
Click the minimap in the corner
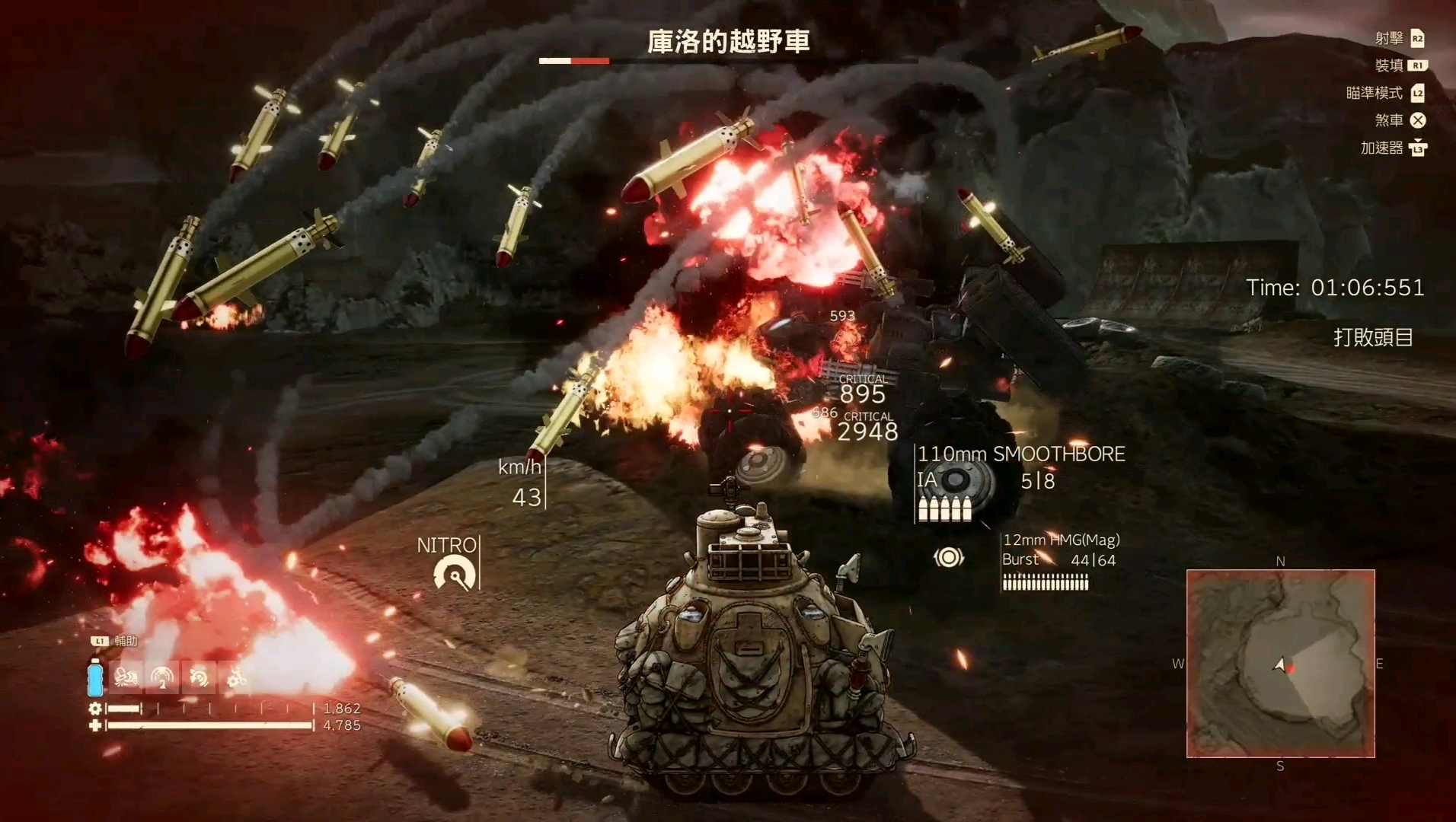[1280, 664]
